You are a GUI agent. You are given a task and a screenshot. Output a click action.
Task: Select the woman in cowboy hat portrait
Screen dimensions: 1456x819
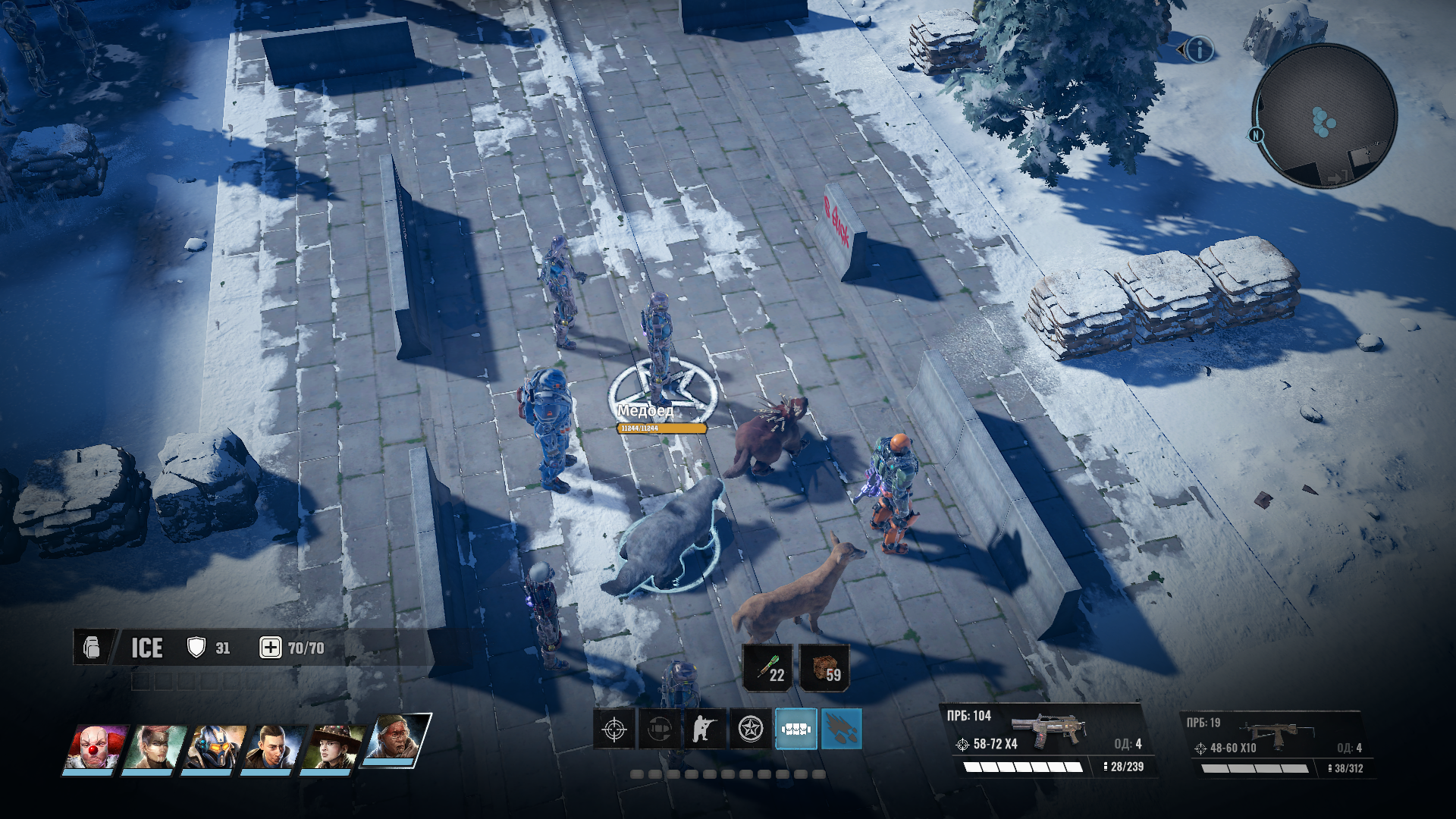click(332, 746)
